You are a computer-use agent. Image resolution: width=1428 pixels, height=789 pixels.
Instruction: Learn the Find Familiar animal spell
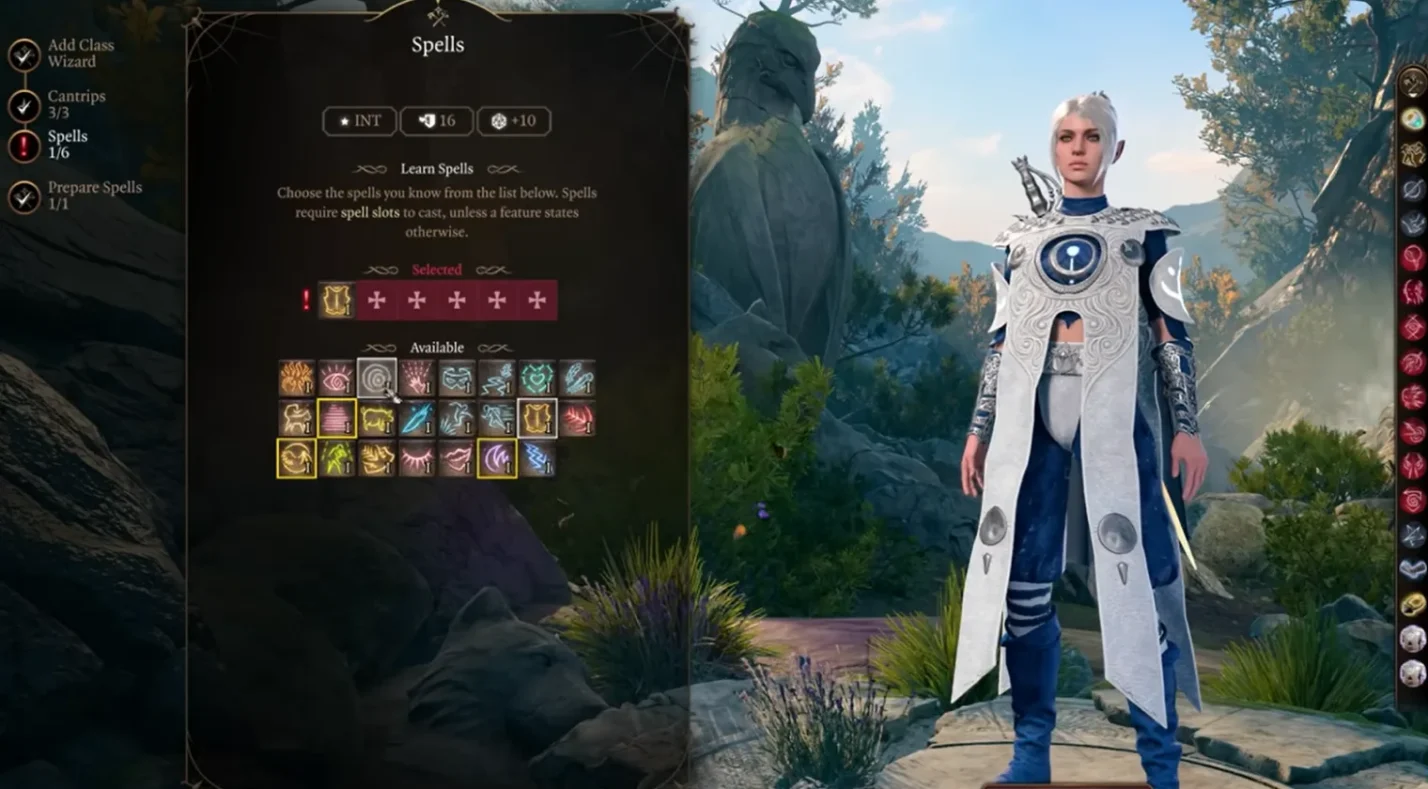(x=297, y=419)
